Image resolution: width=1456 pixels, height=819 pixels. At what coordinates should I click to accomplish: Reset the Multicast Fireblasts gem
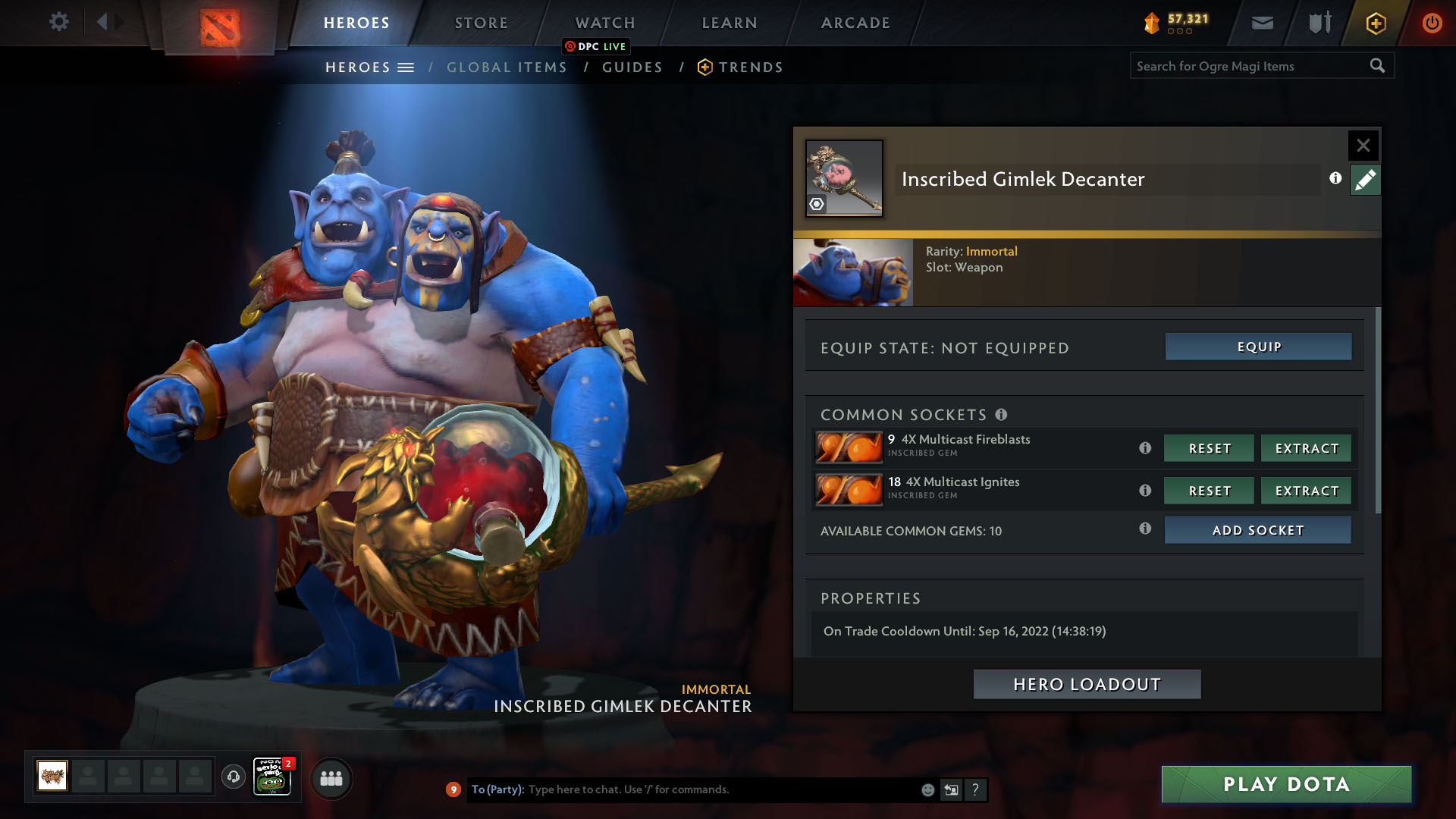point(1209,448)
